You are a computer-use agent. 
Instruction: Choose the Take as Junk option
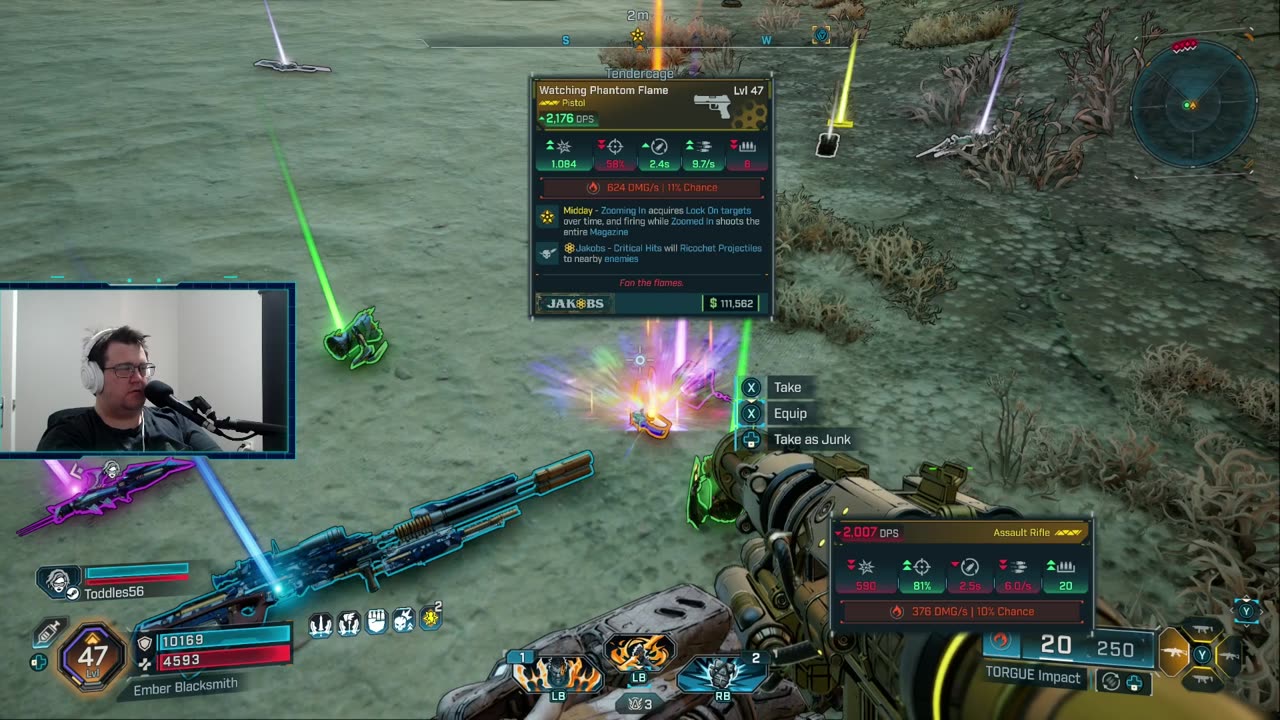pos(811,439)
